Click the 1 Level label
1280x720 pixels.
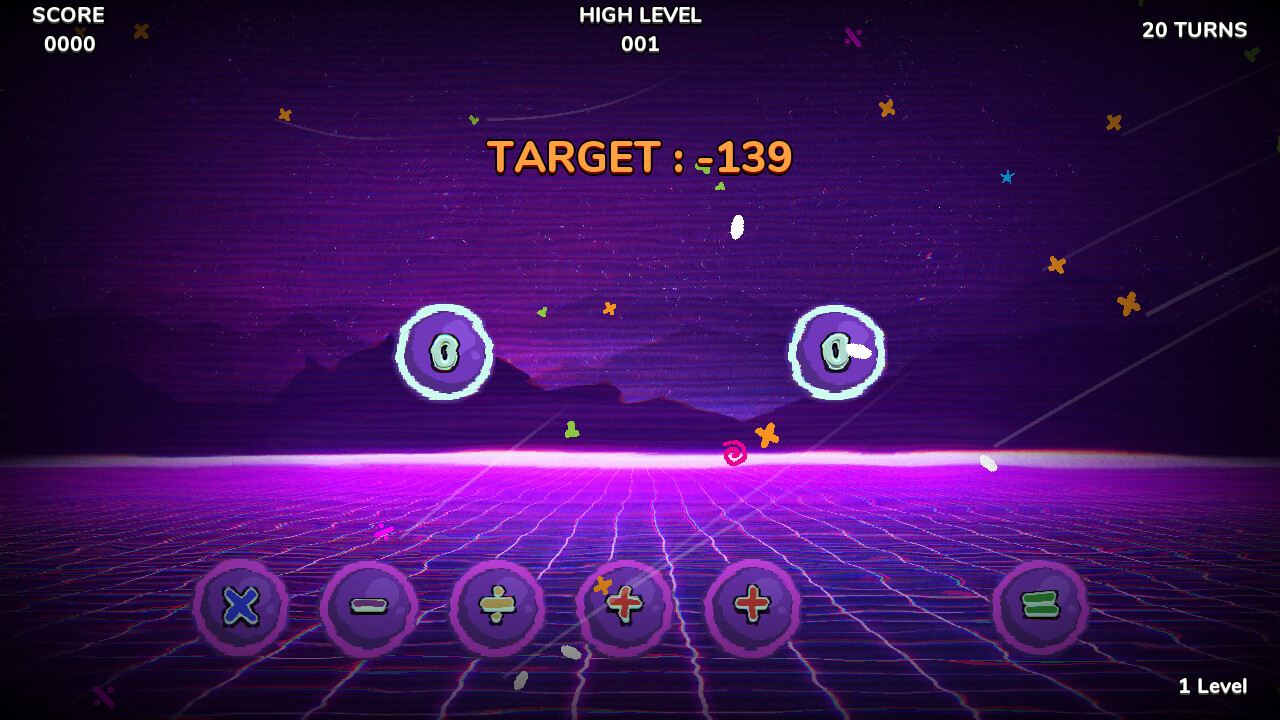pos(1213,686)
